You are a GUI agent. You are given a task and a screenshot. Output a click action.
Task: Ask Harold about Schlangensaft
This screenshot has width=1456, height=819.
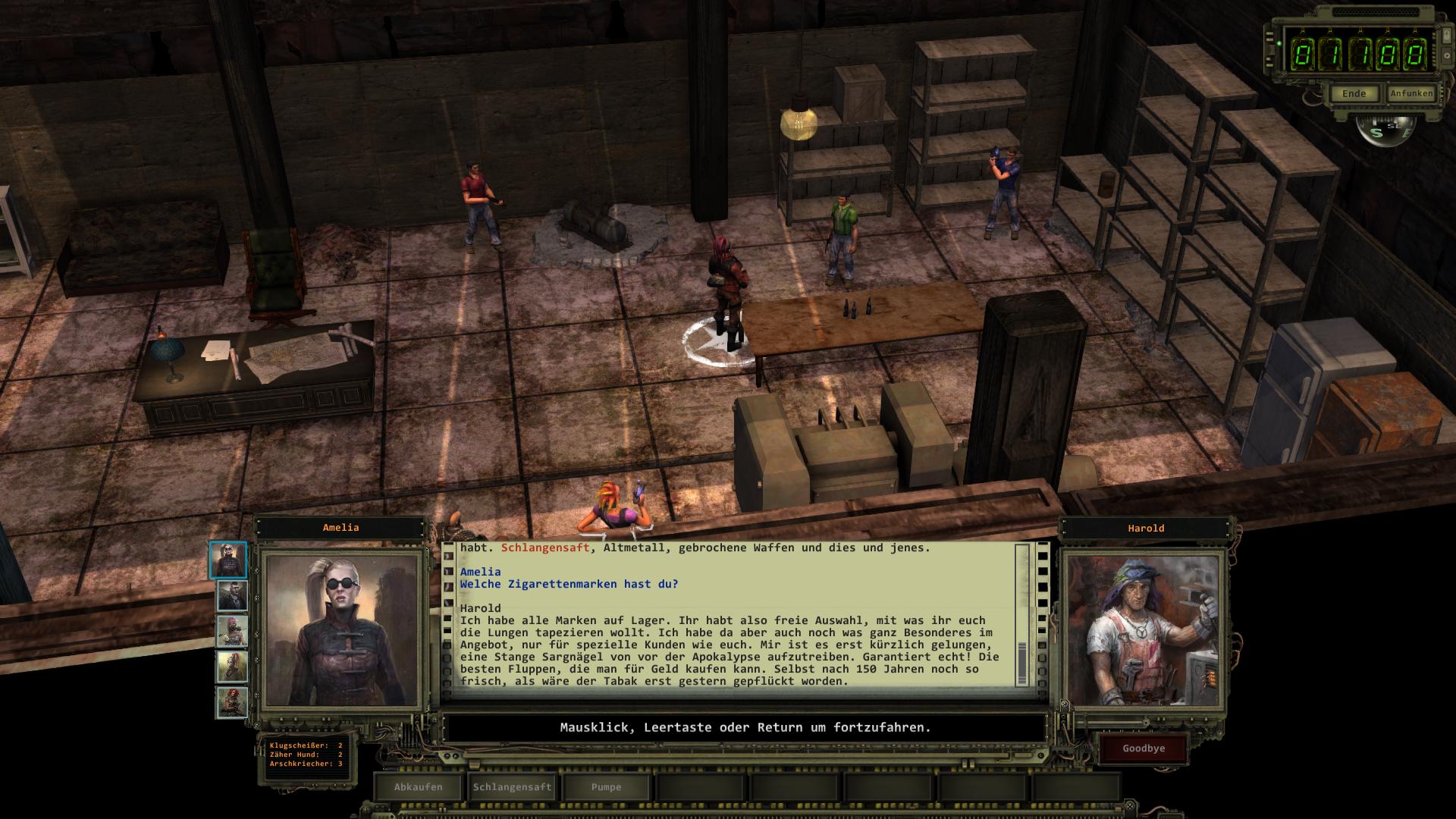[513, 787]
